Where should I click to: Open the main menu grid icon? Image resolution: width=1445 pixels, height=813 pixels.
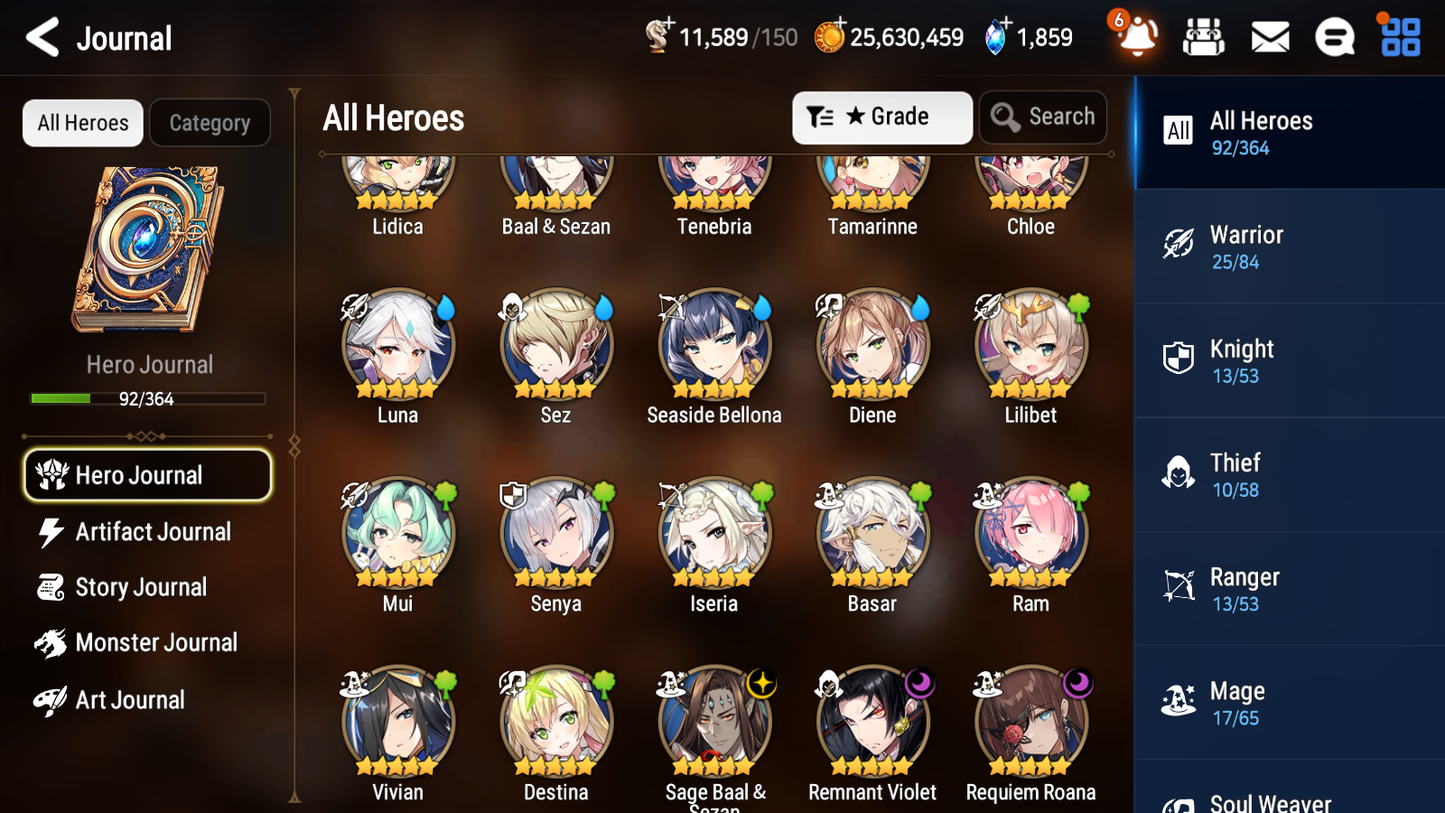point(1398,36)
